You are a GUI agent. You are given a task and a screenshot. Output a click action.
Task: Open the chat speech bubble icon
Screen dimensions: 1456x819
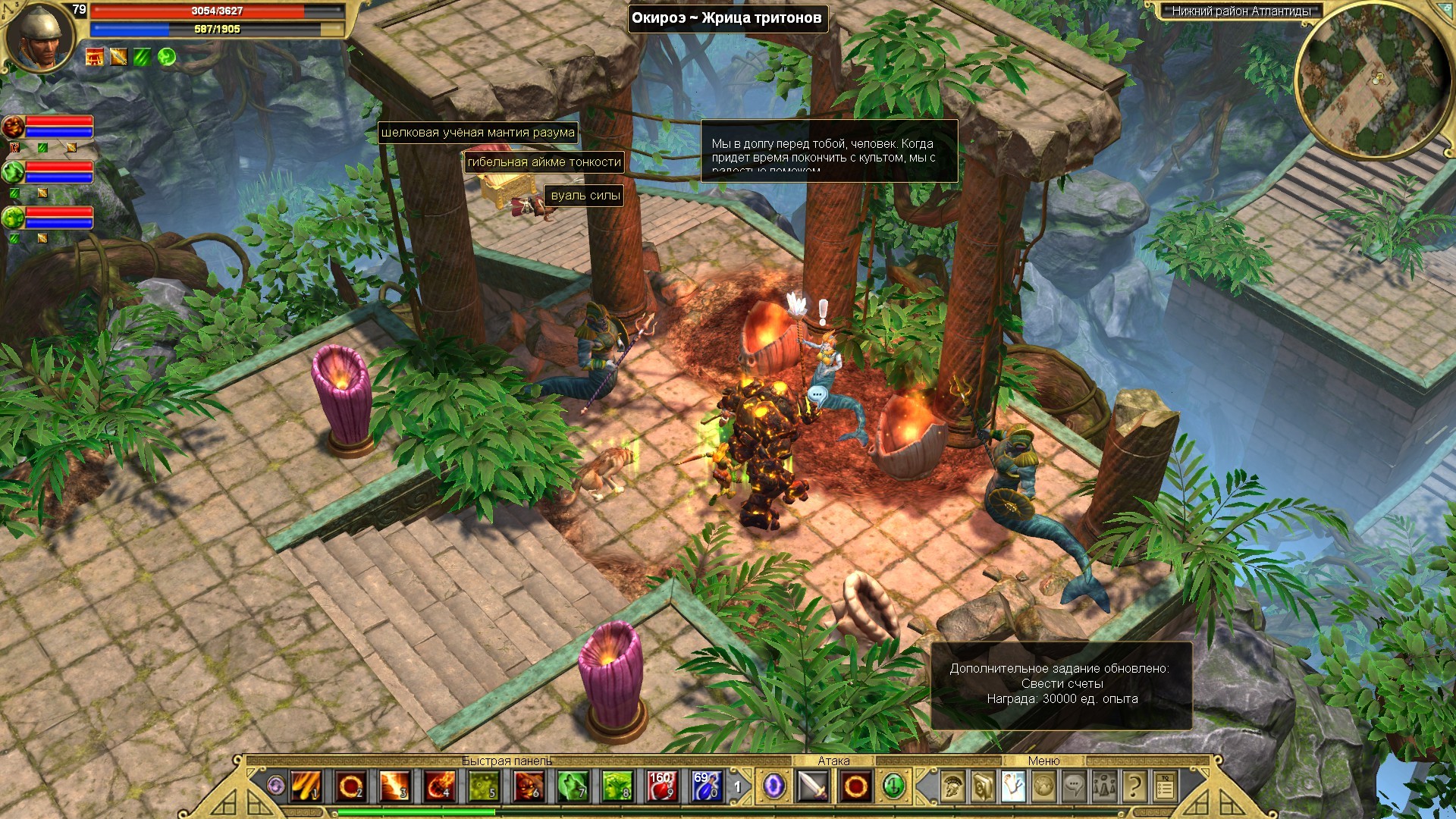[x=1074, y=787]
